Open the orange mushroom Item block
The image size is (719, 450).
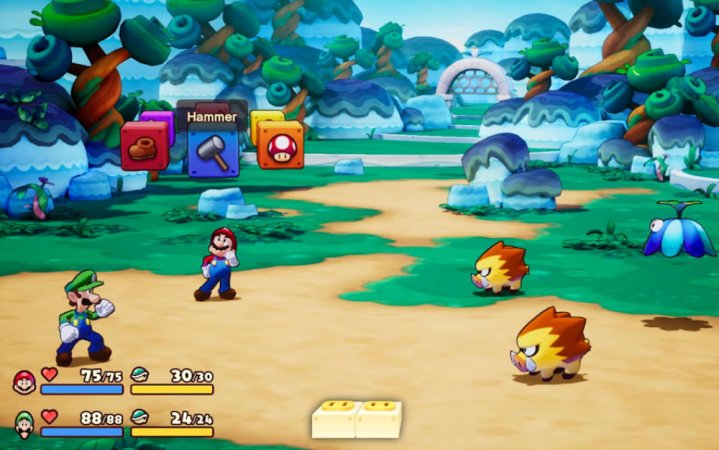280,146
